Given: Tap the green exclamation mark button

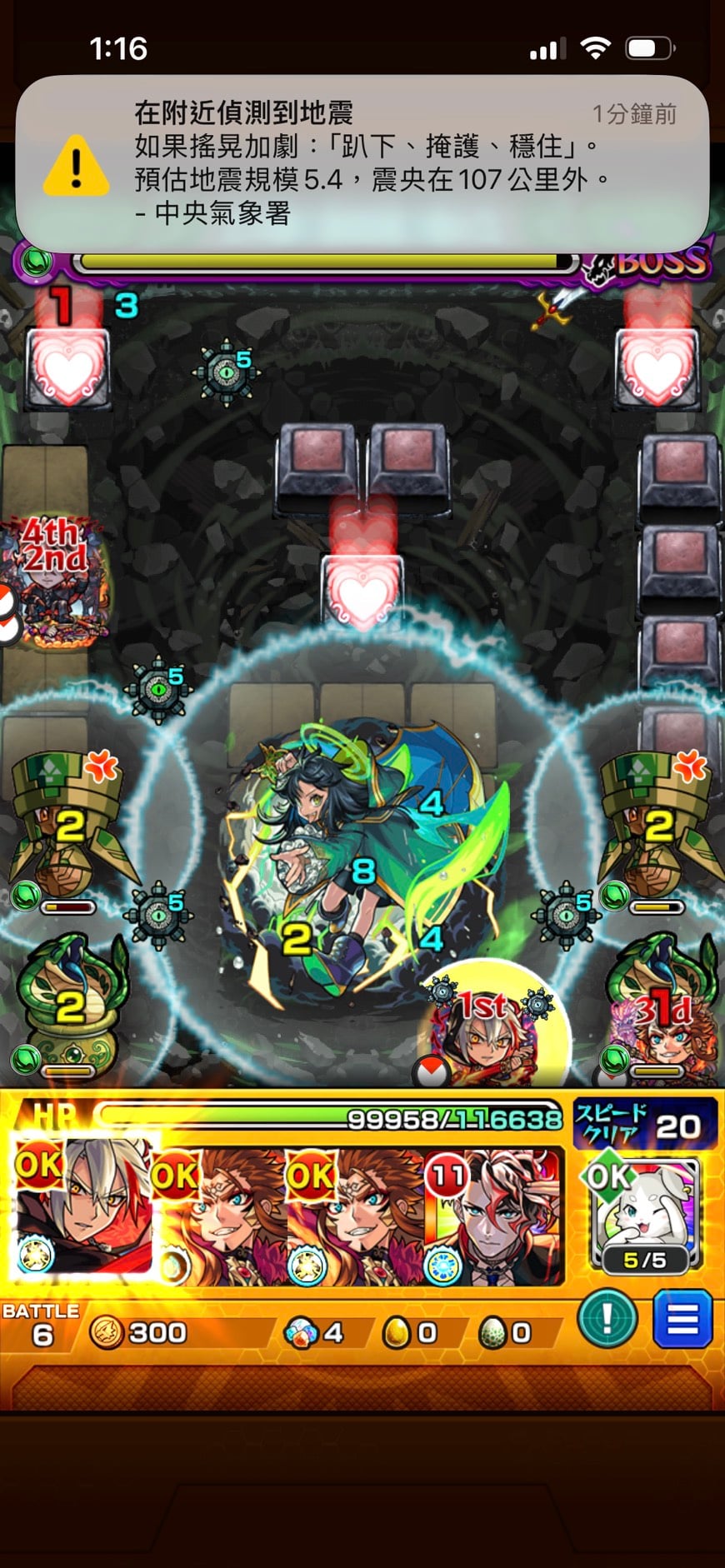Looking at the screenshot, I should click(607, 1319).
